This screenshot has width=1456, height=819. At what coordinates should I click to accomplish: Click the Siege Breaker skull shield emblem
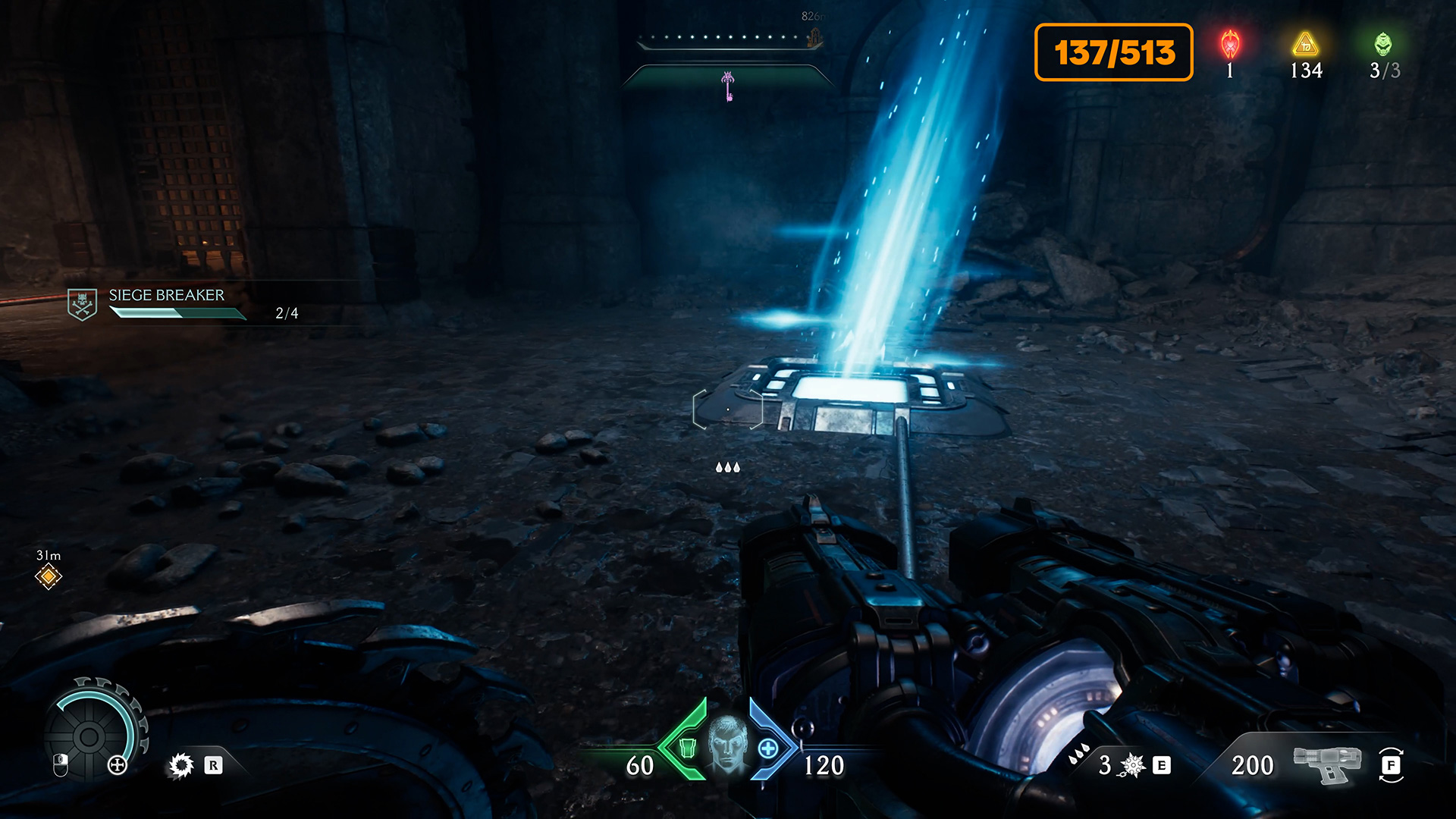82,304
